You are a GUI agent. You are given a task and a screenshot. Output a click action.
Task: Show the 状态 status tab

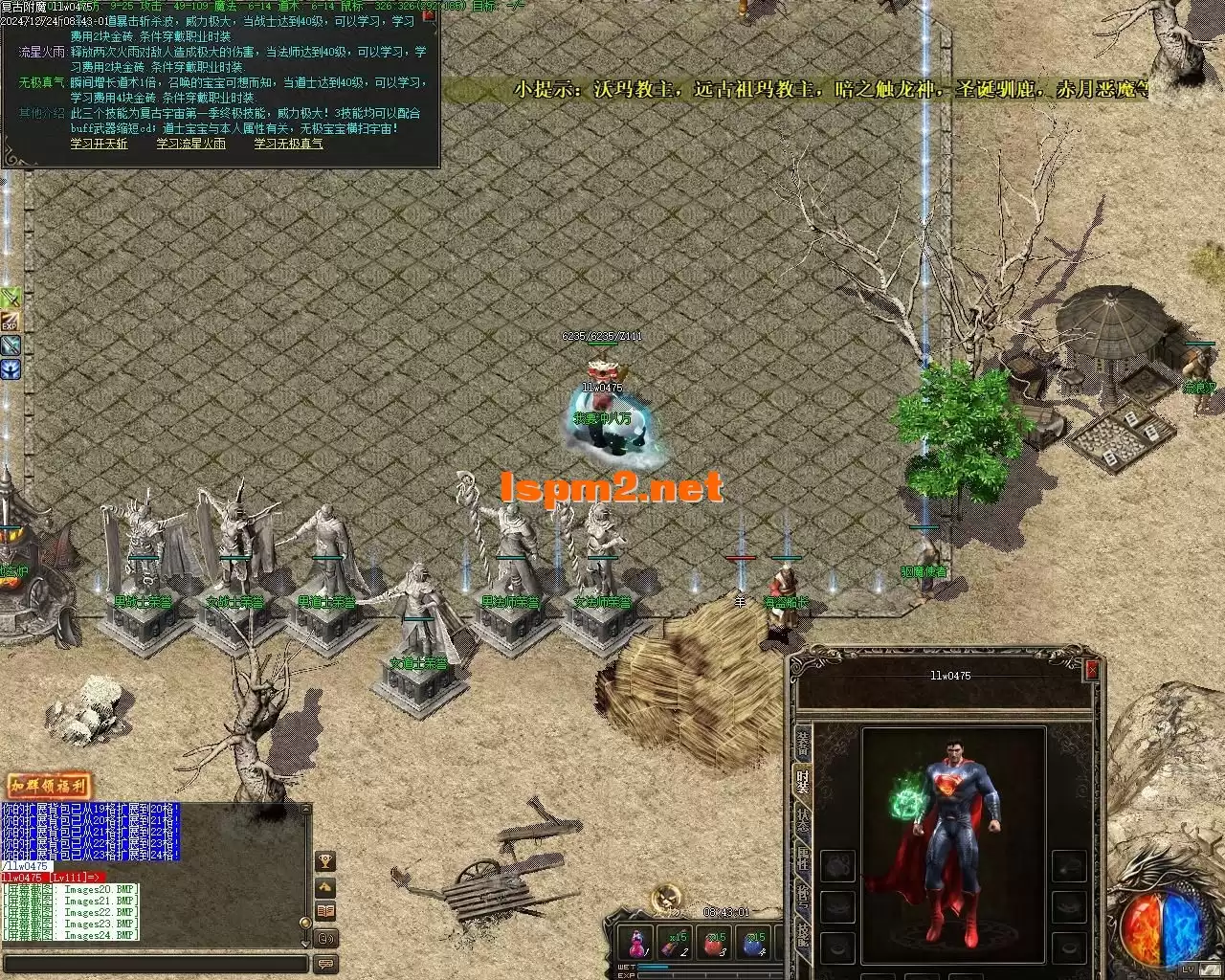[x=802, y=822]
